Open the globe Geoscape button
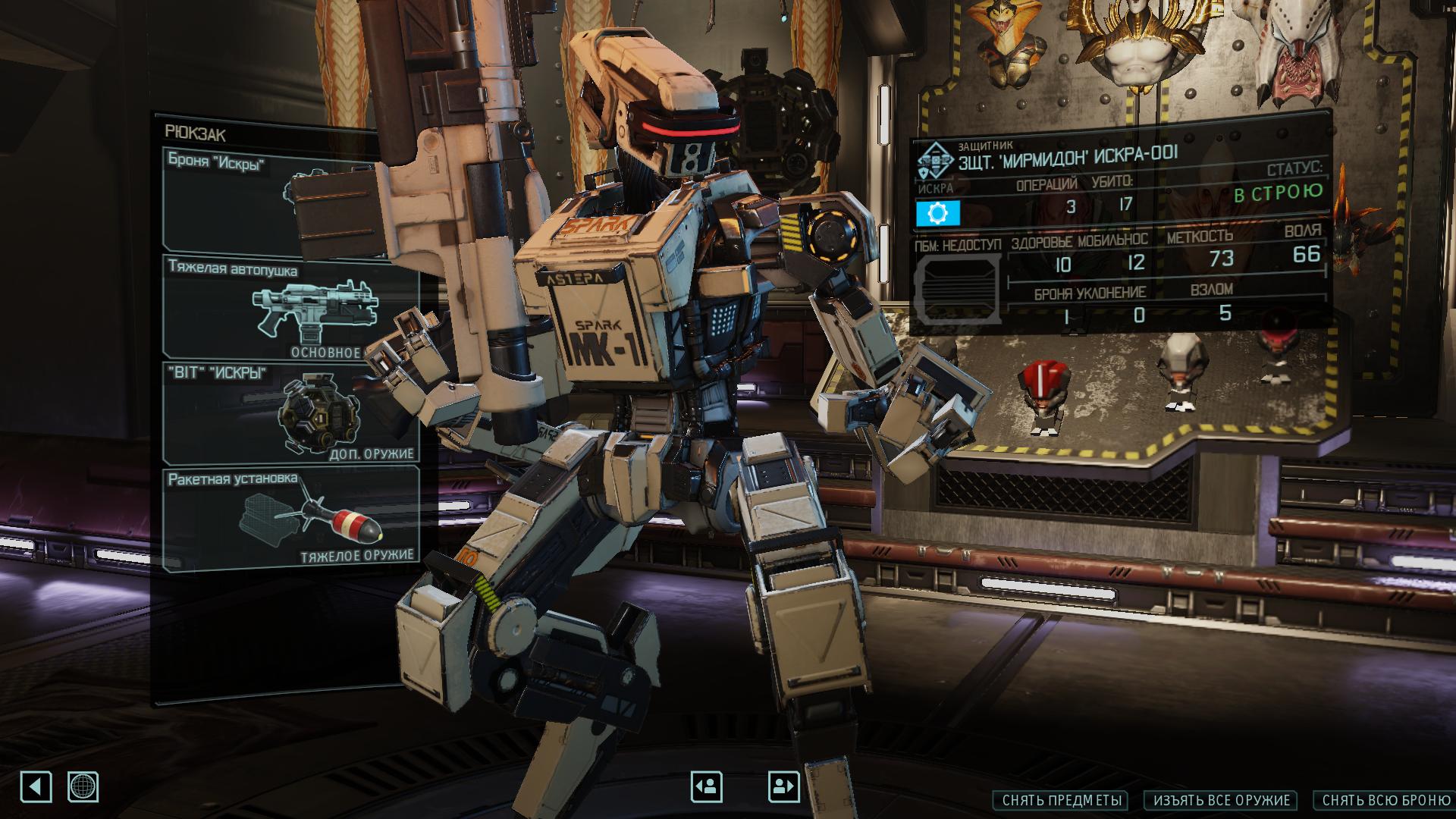Screen dimensions: 1456x819 [83, 786]
